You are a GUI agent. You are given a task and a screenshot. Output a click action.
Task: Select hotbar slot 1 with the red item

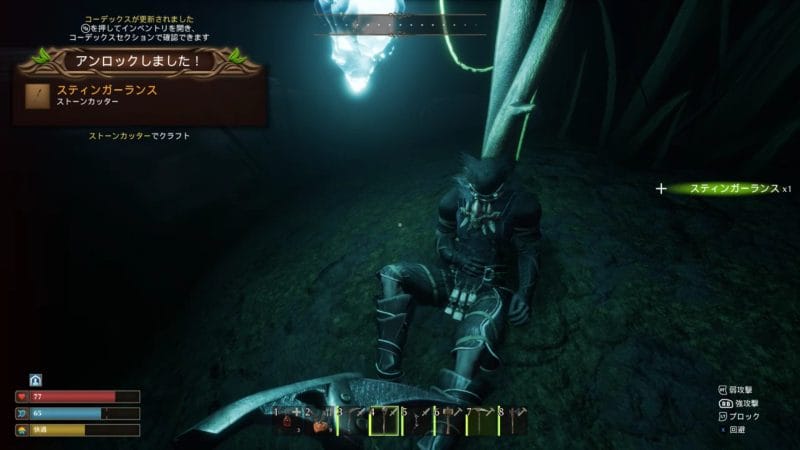(286, 423)
